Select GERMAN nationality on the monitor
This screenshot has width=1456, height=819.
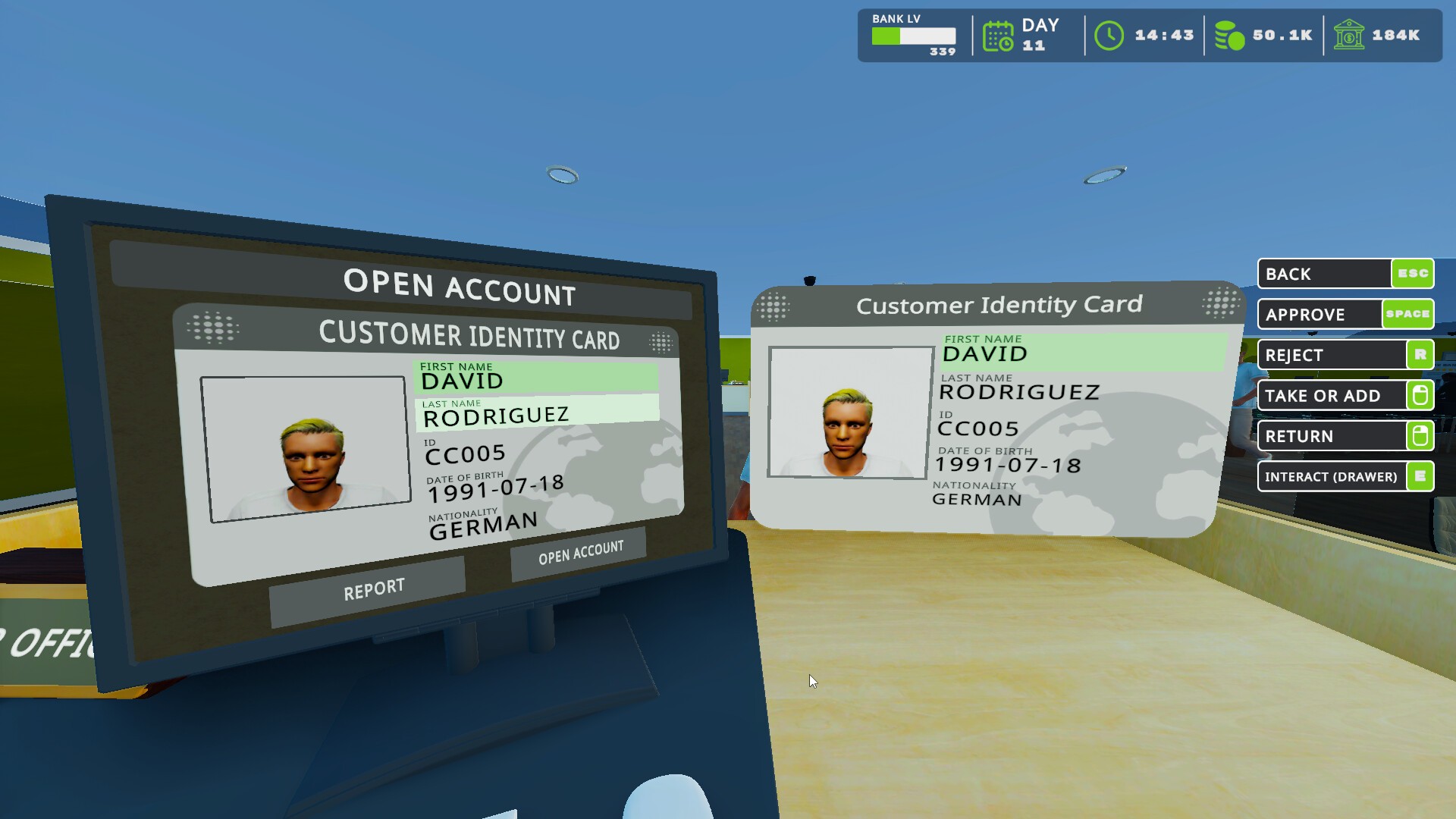pos(483,525)
